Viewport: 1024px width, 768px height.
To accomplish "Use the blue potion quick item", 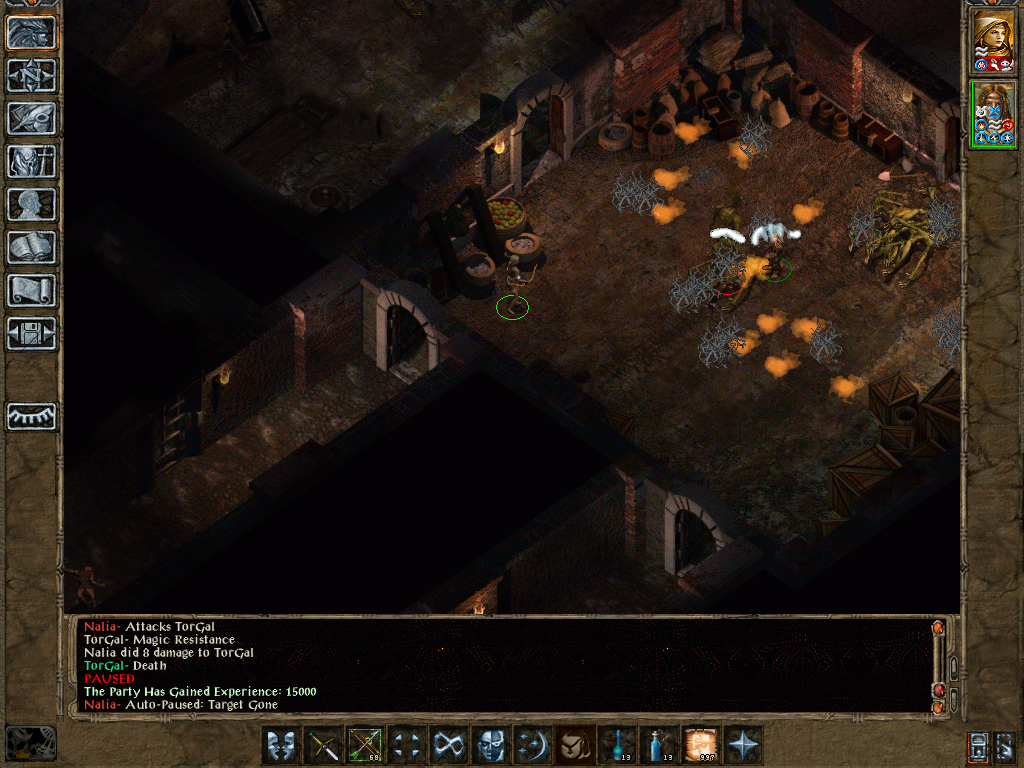I will (x=659, y=745).
